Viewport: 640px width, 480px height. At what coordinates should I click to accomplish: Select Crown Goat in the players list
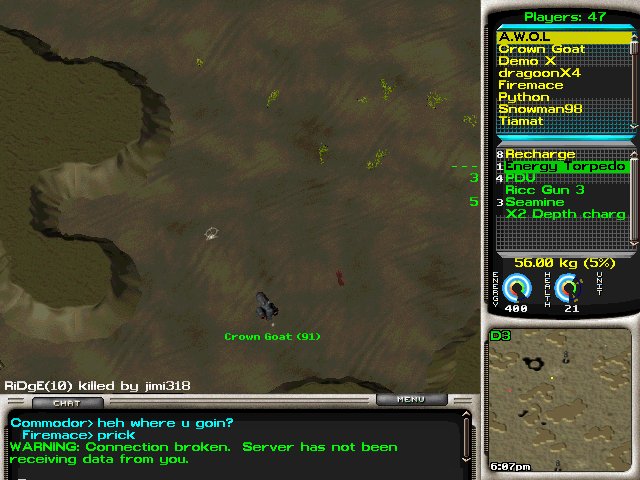[x=541, y=49]
